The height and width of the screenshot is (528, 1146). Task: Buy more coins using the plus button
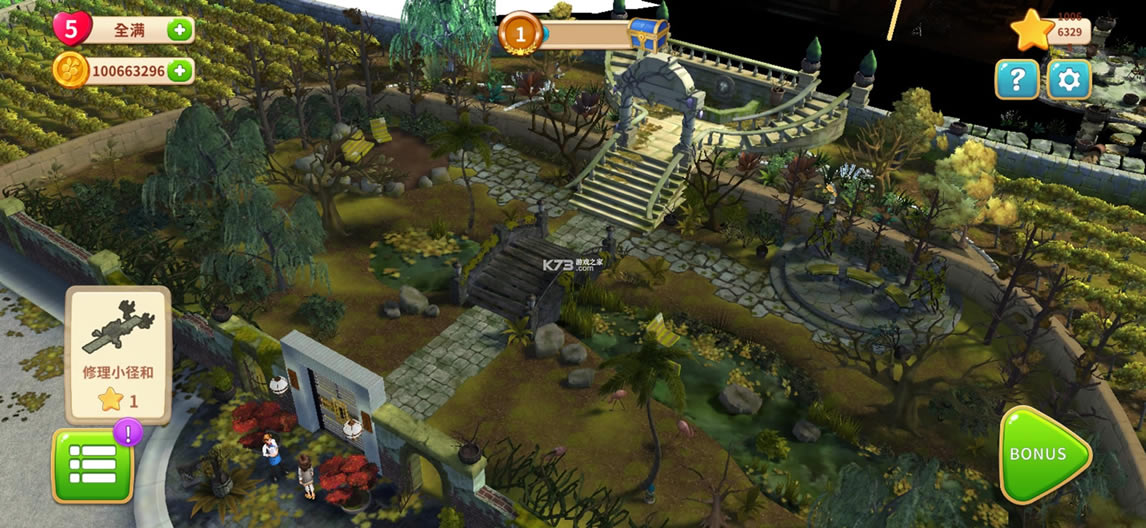point(180,71)
